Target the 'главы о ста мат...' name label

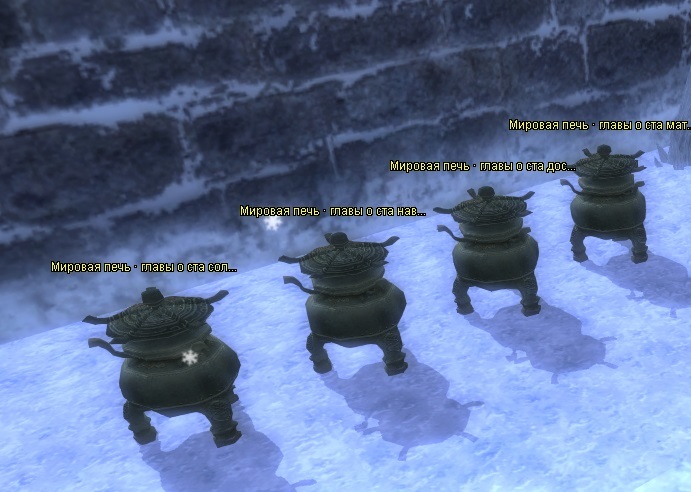click(x=599, y=125)
